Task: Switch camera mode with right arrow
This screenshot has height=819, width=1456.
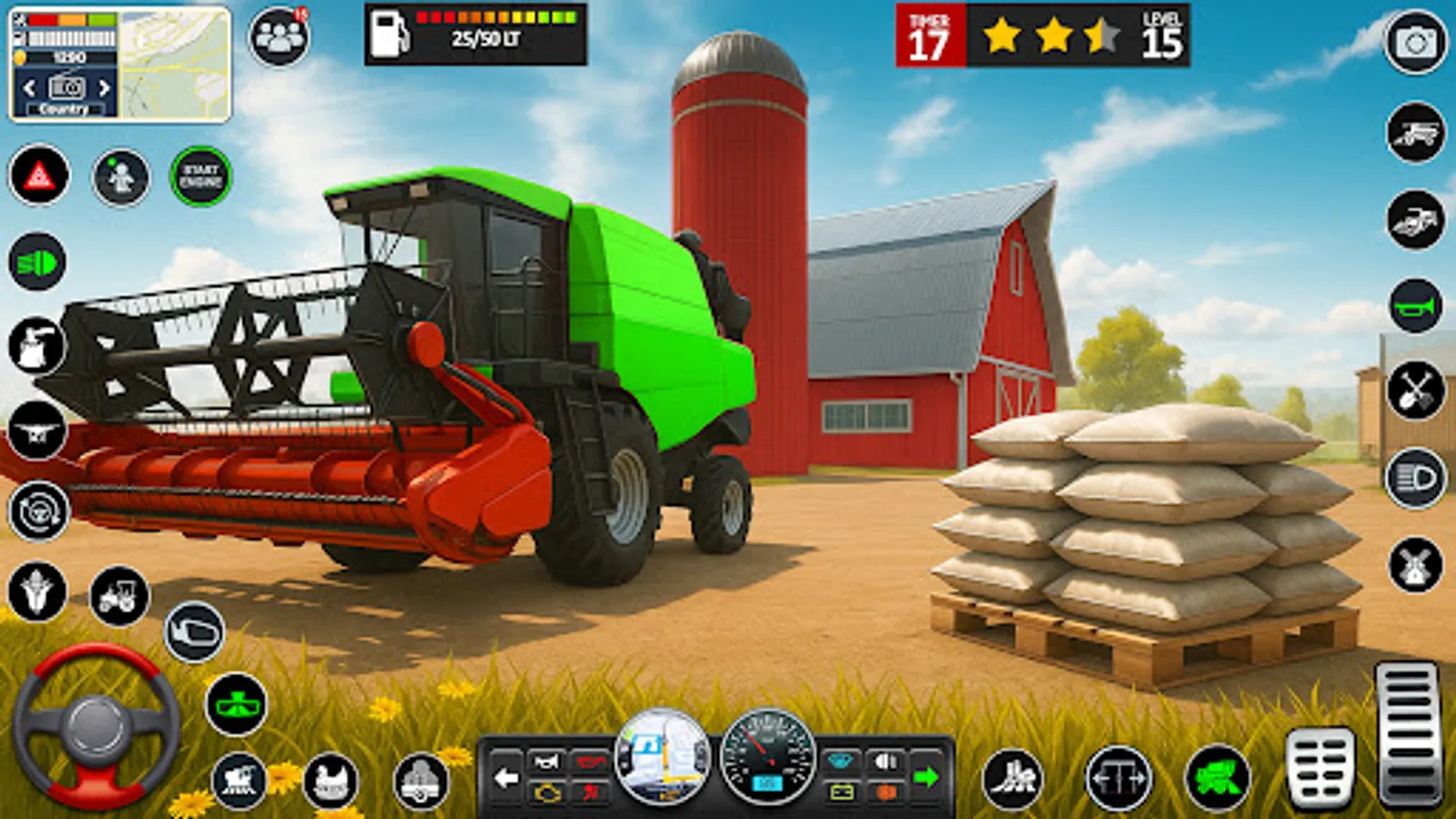Action: tap(926, 775)
